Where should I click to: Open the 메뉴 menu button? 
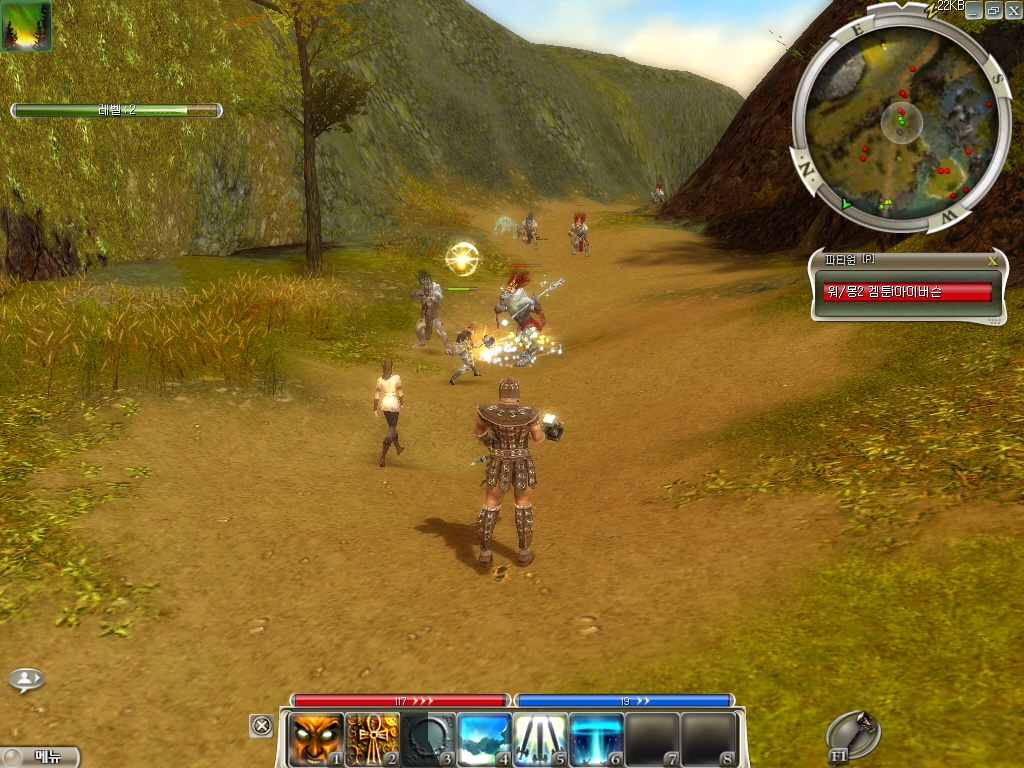tap(40, 757)
